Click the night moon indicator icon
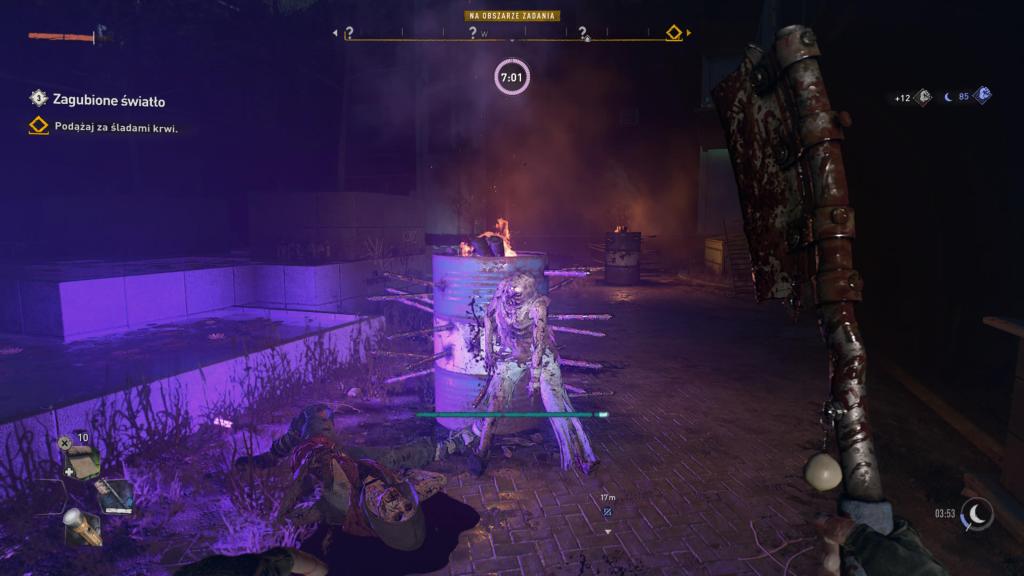The width and height of the screenshot is (1024, 576). 976,514
